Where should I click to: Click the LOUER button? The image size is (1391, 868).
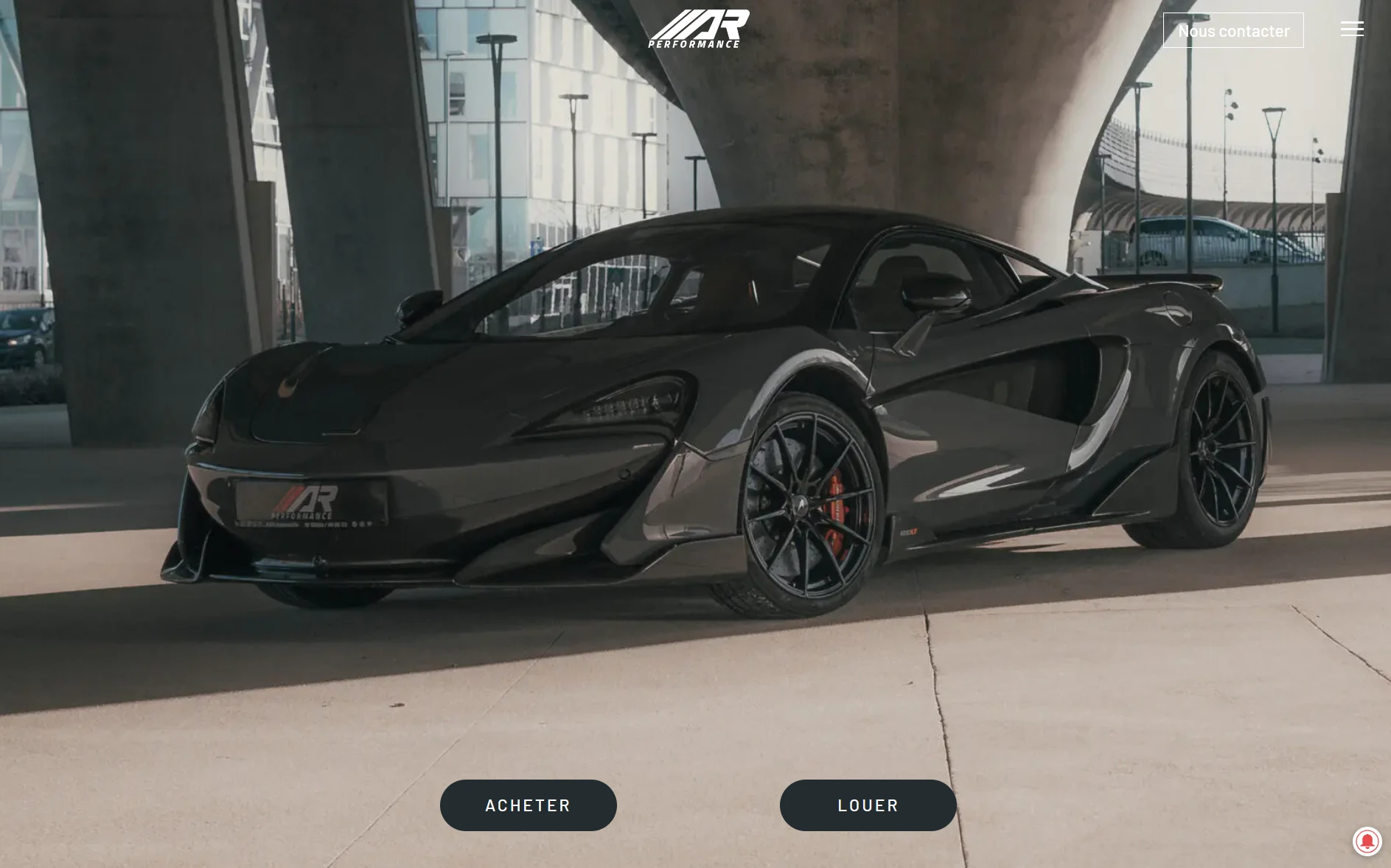point(867,805)
